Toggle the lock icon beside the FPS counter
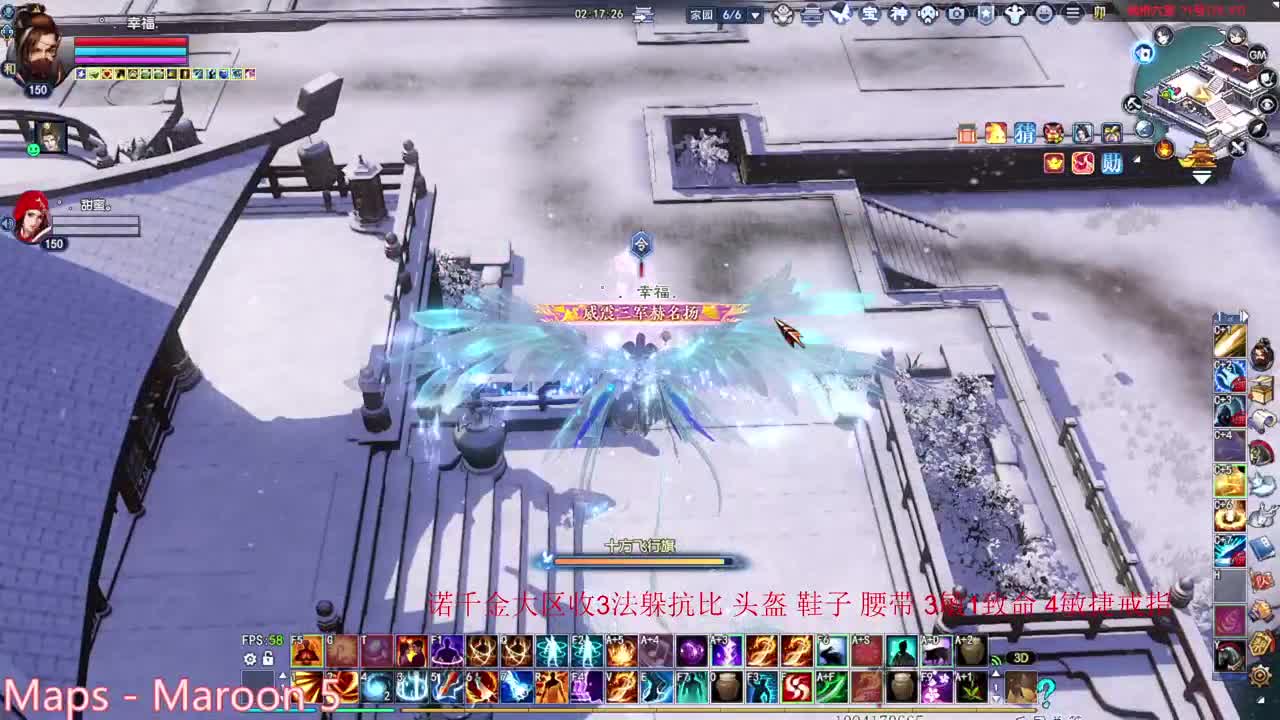Screen dimensions: 1280x720 tap(268, 658)
